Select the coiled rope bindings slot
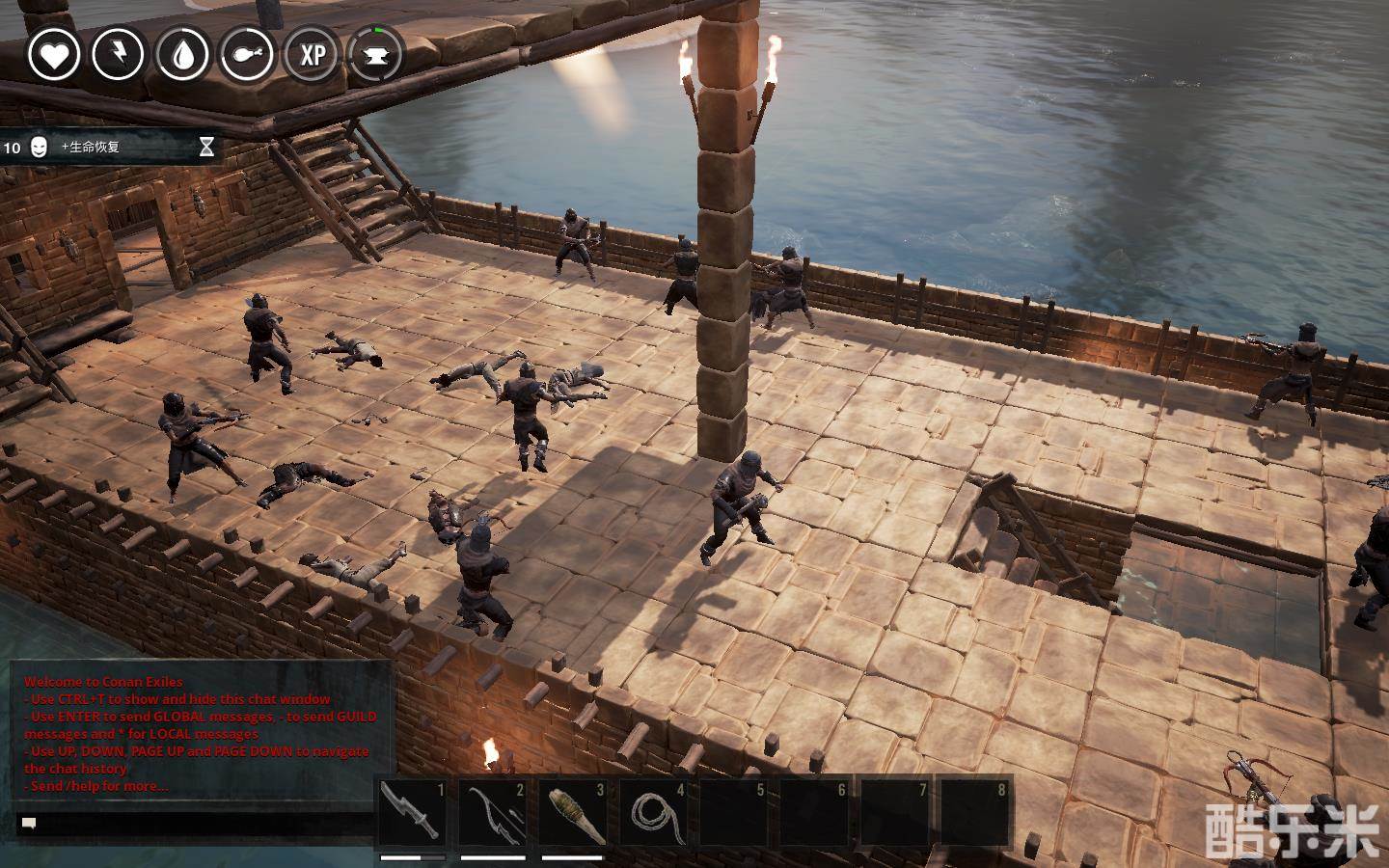The height and width of the screenshot is (868, 1389). (653, 813)
